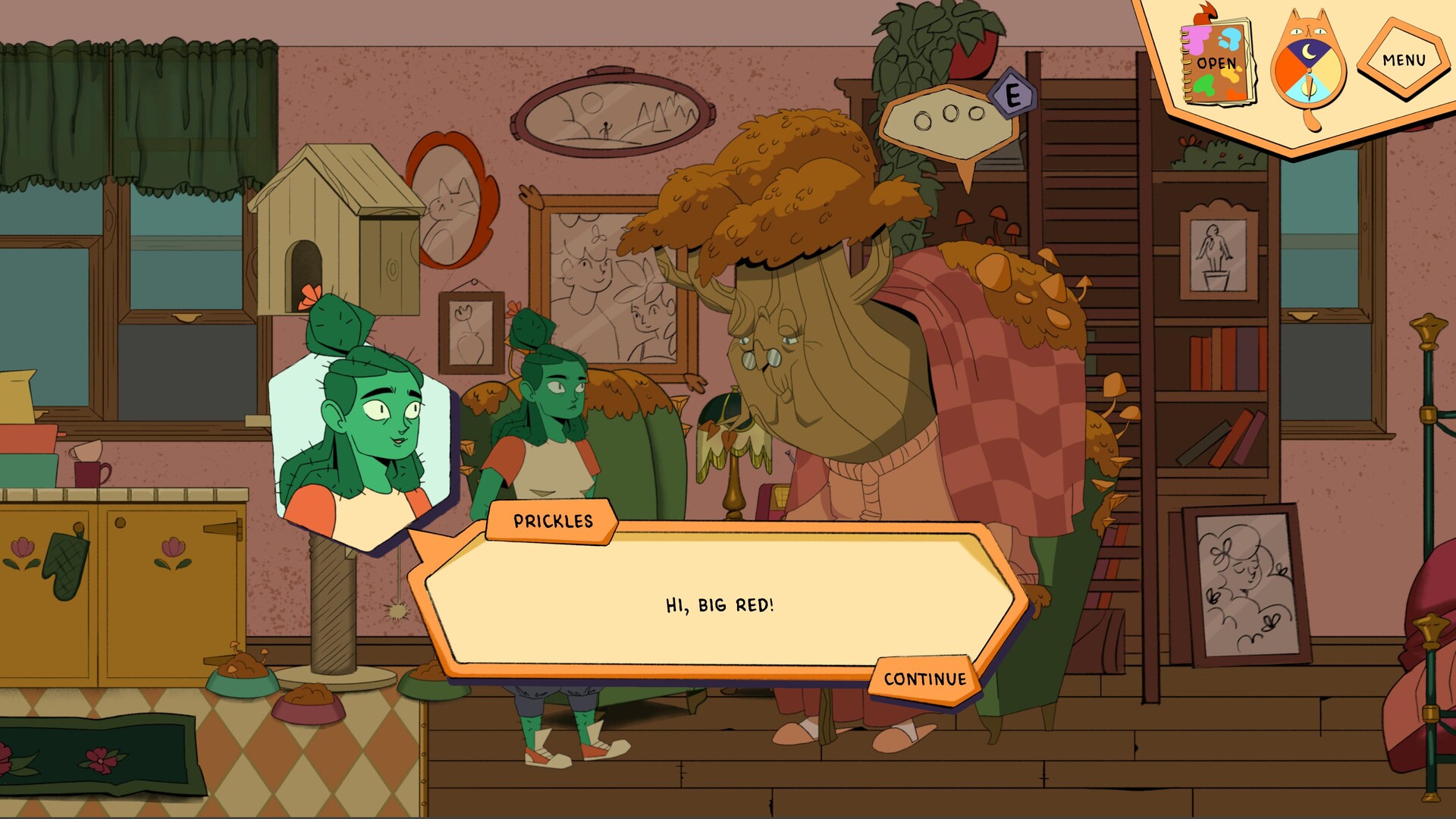
Task: Click the sun pendant on the cat clock
Action: [x=1309, y=87]
